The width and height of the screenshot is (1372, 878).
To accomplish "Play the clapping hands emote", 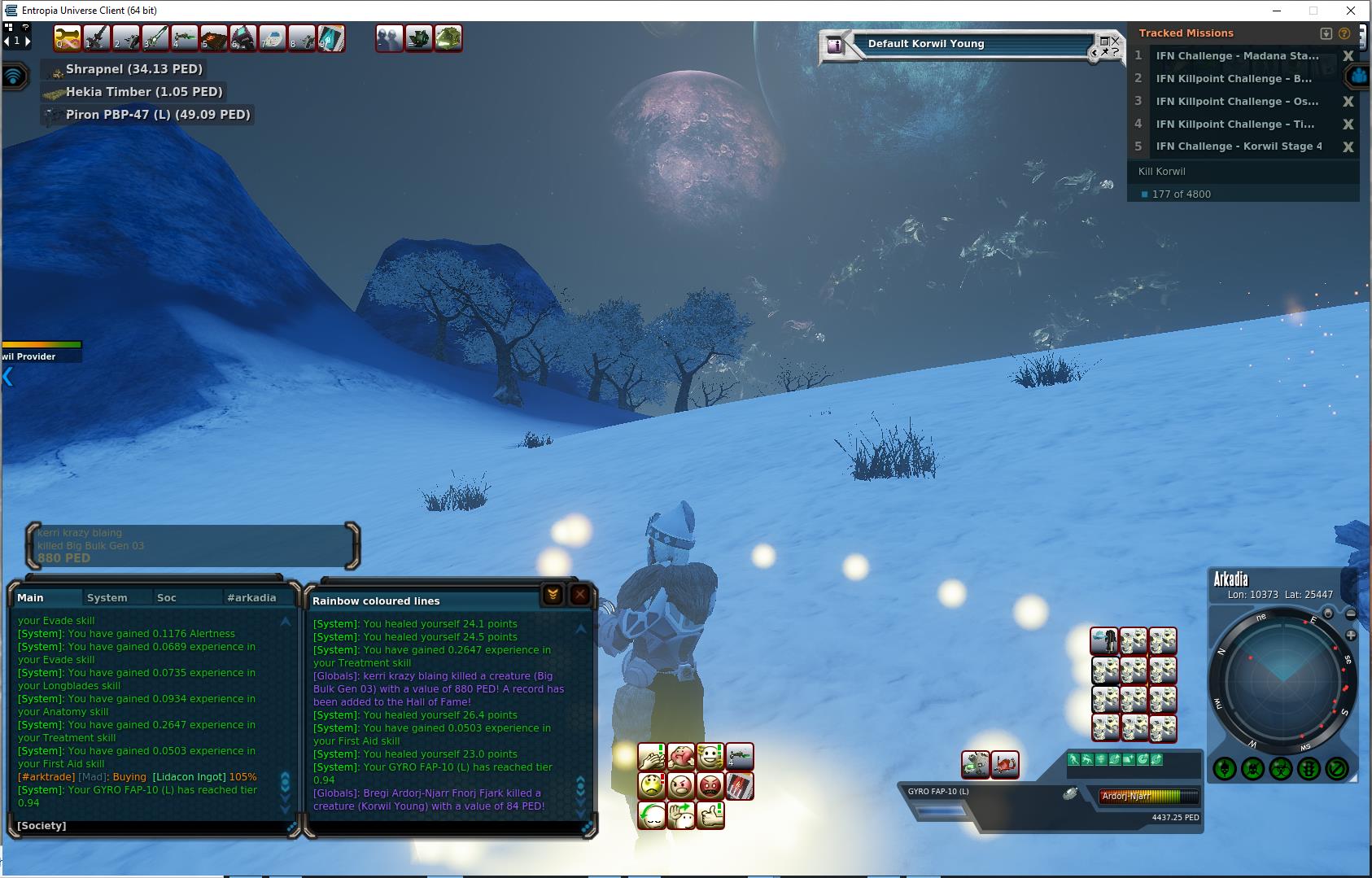I will pyautogui.click(x=652, y=758).
